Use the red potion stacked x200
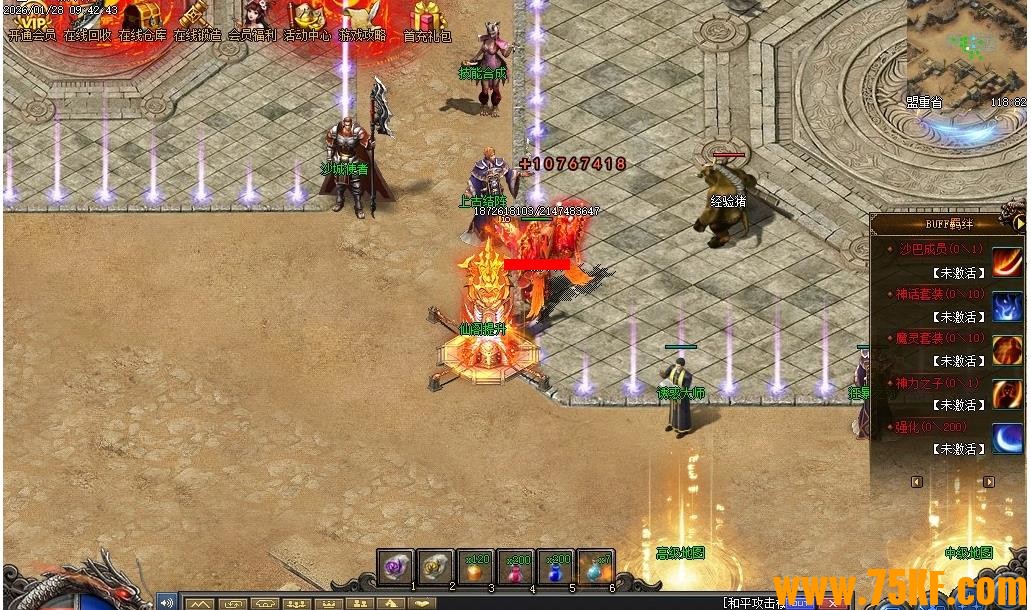The image size is (1031, 610). pos(516,567)
